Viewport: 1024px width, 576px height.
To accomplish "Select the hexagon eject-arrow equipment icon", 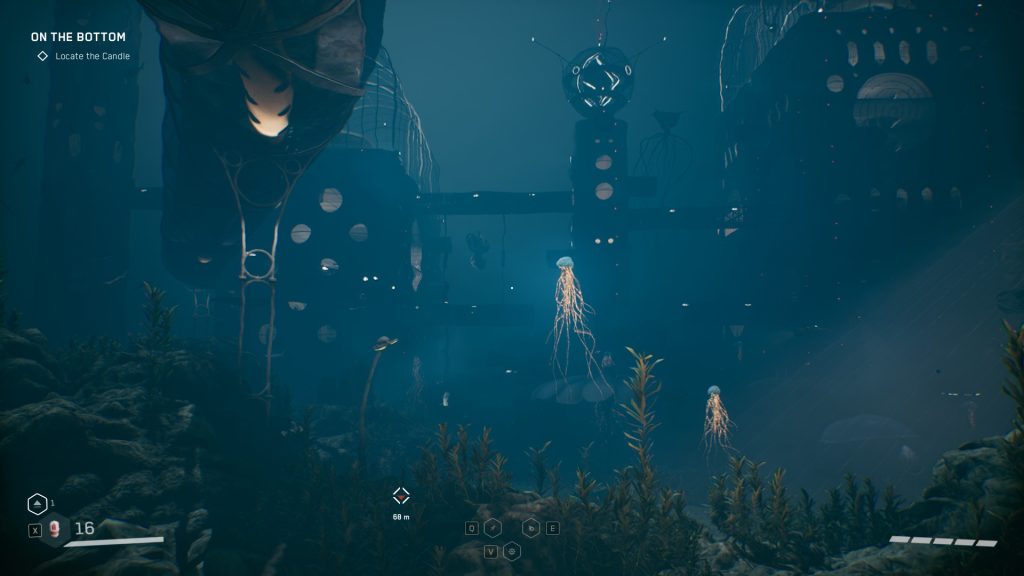I will pyautogui.click(x=36, y=504).
